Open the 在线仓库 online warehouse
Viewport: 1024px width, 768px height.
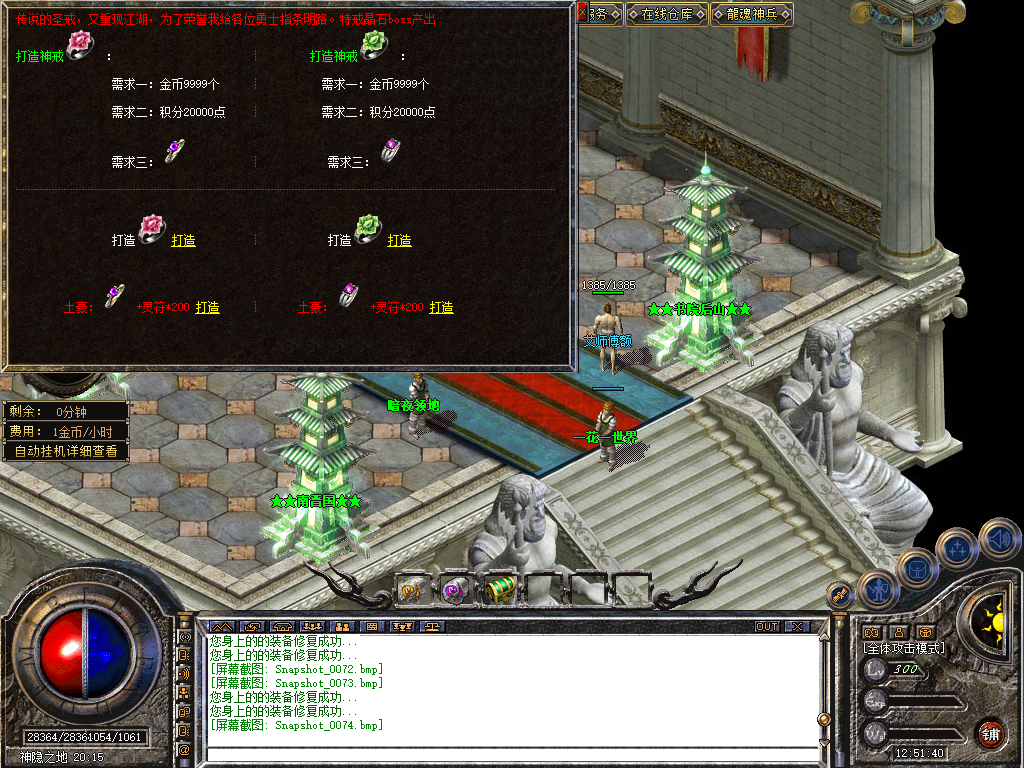click(x=667, y=14)
